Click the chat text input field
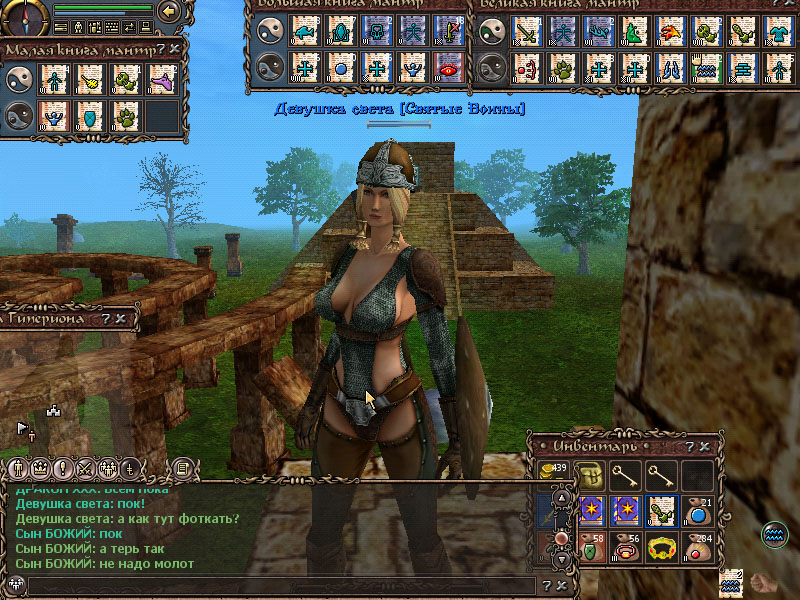800x600 pixels. point(280,586)
